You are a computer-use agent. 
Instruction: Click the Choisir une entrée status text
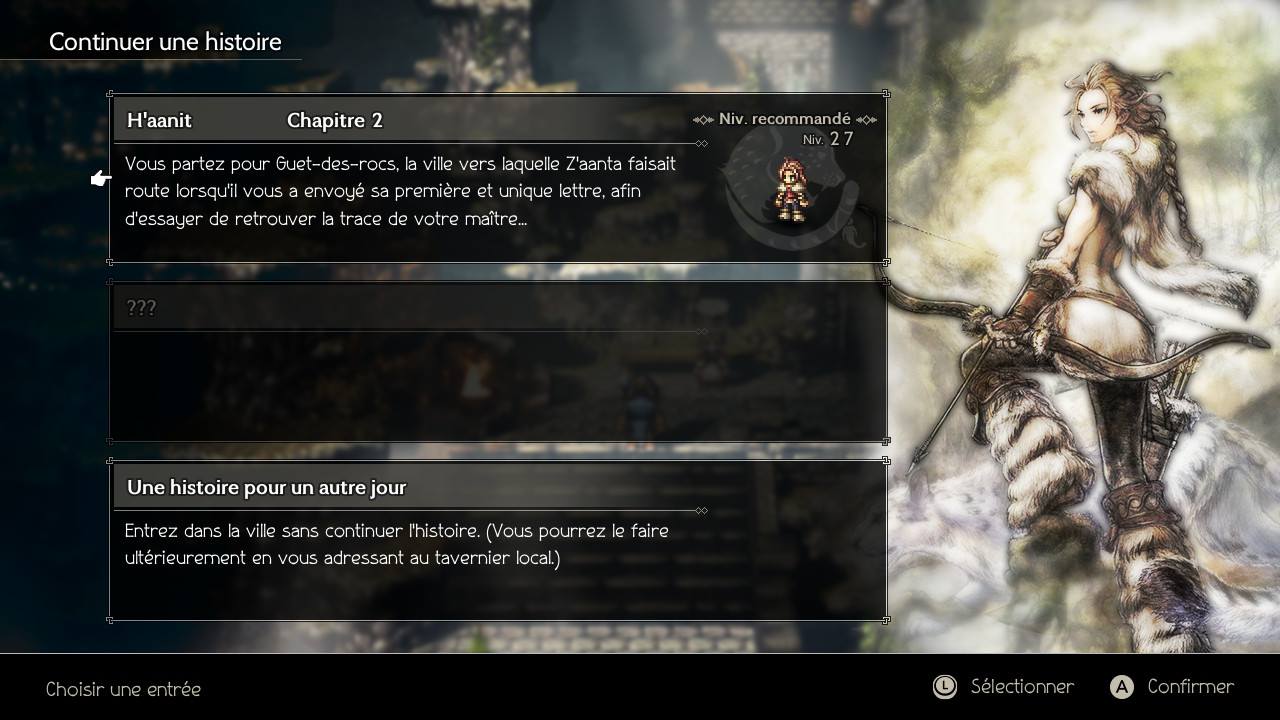pos(122,689)
